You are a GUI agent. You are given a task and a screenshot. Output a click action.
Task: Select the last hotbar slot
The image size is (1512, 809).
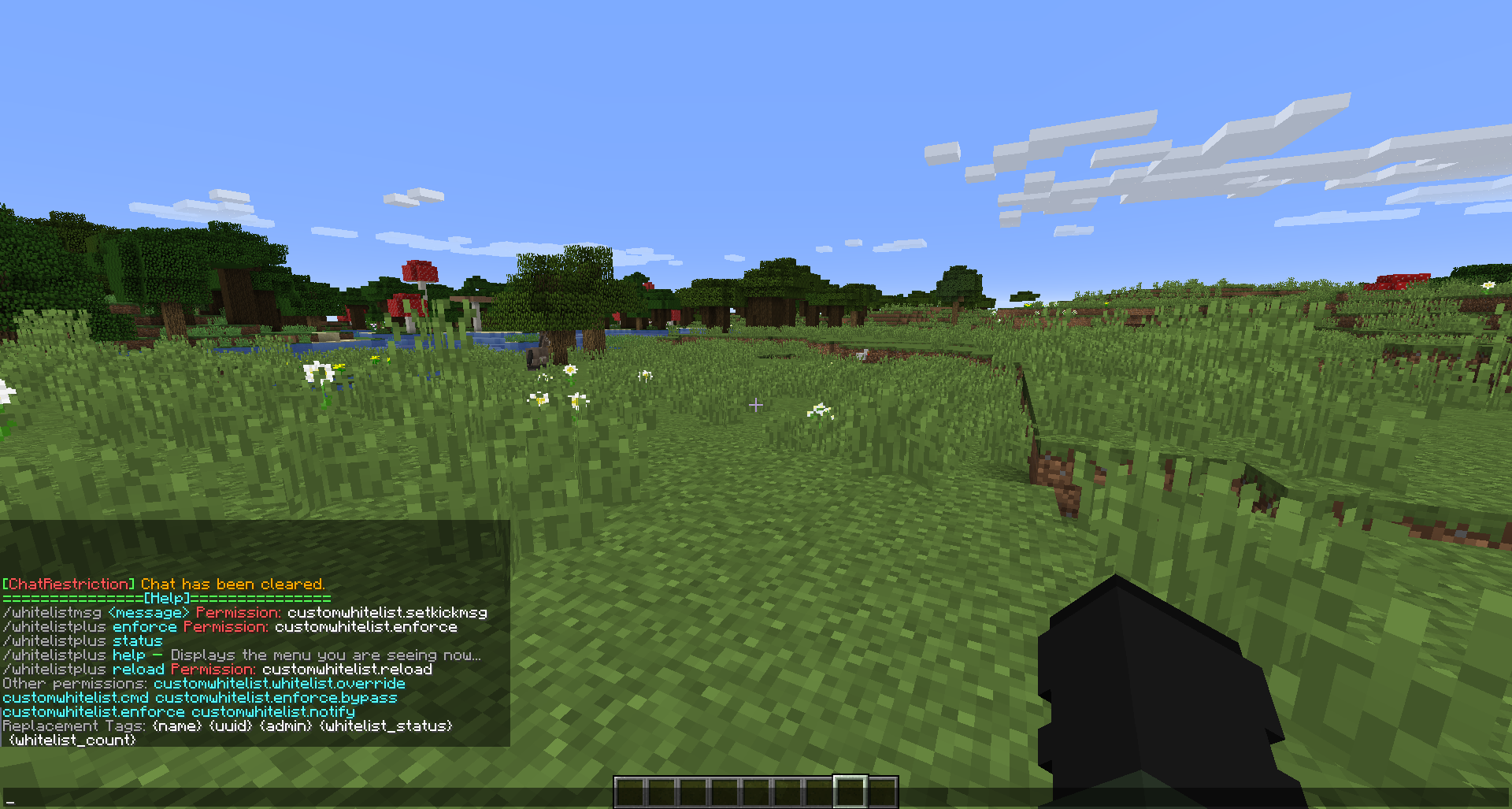coord(882,792)
